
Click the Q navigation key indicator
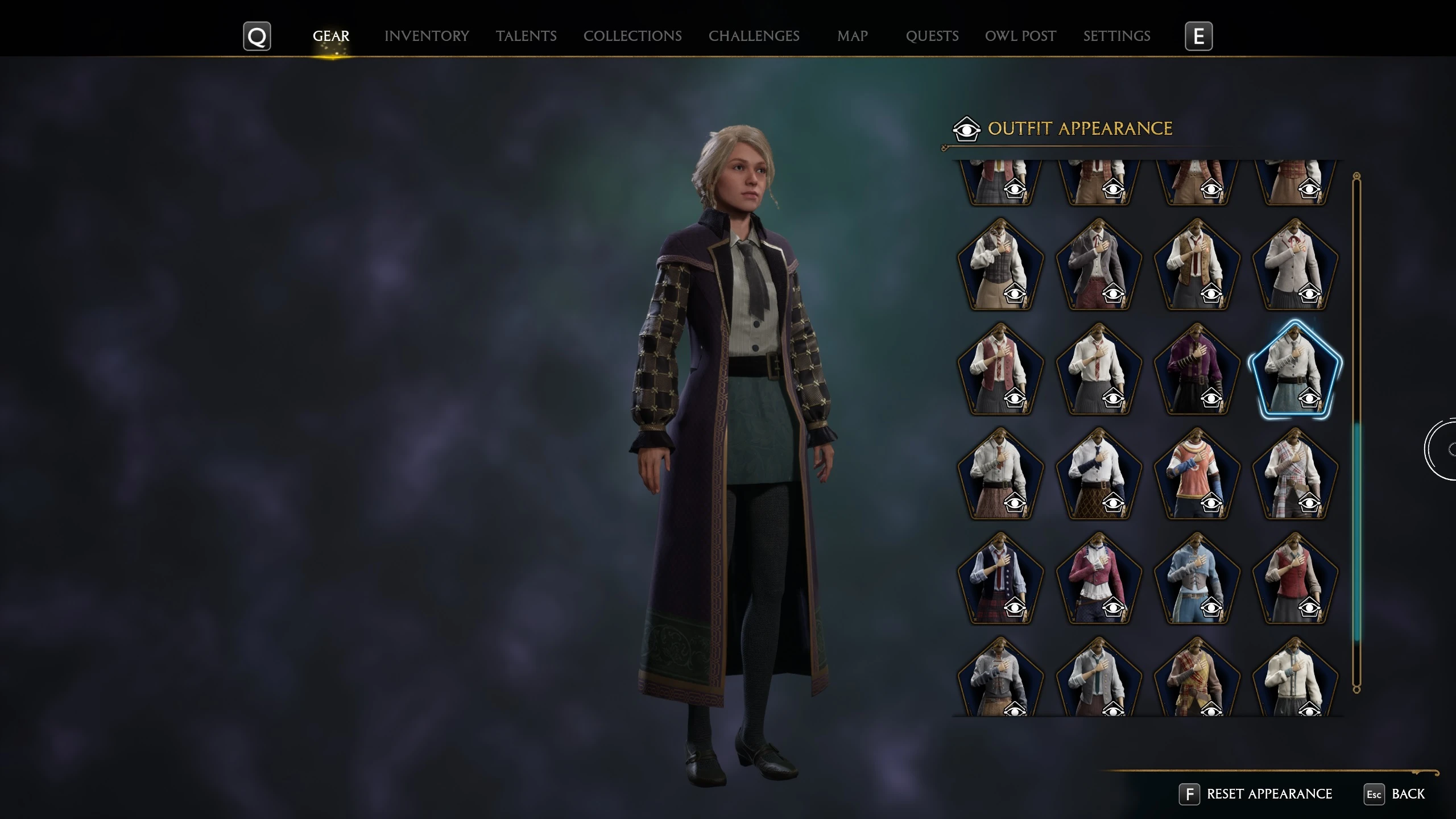tap(257, 36)
